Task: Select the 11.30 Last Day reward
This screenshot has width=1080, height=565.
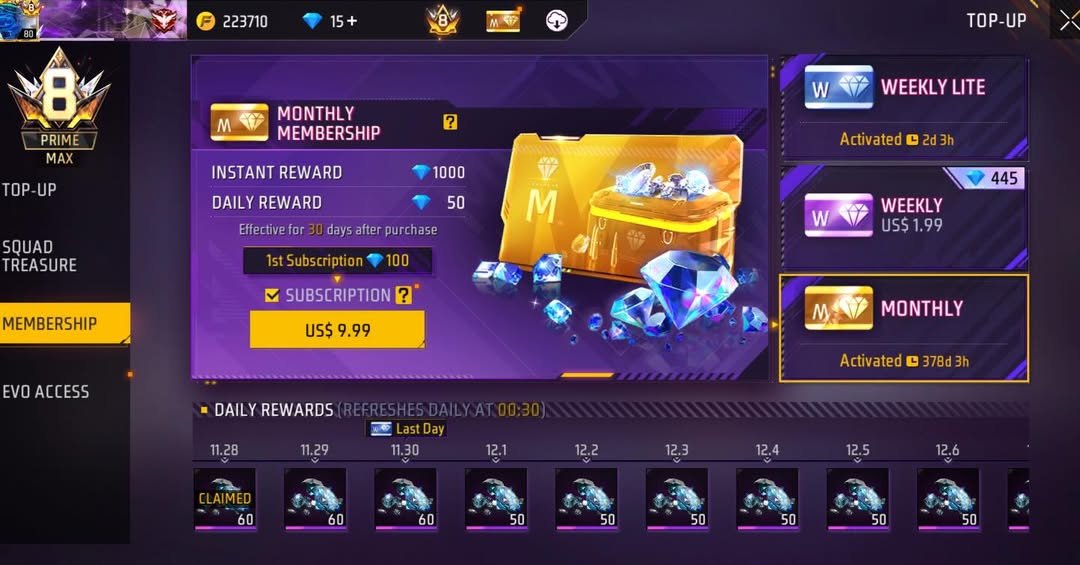Action: [405, 498]
